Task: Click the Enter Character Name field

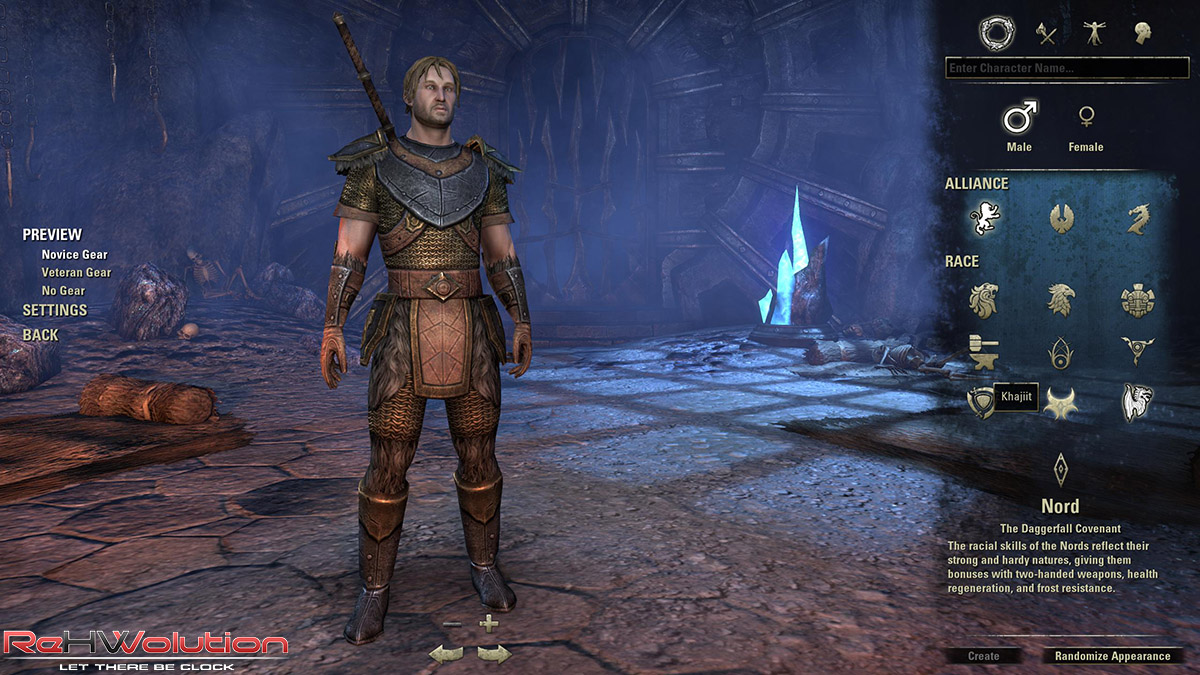Action: 1066,68
